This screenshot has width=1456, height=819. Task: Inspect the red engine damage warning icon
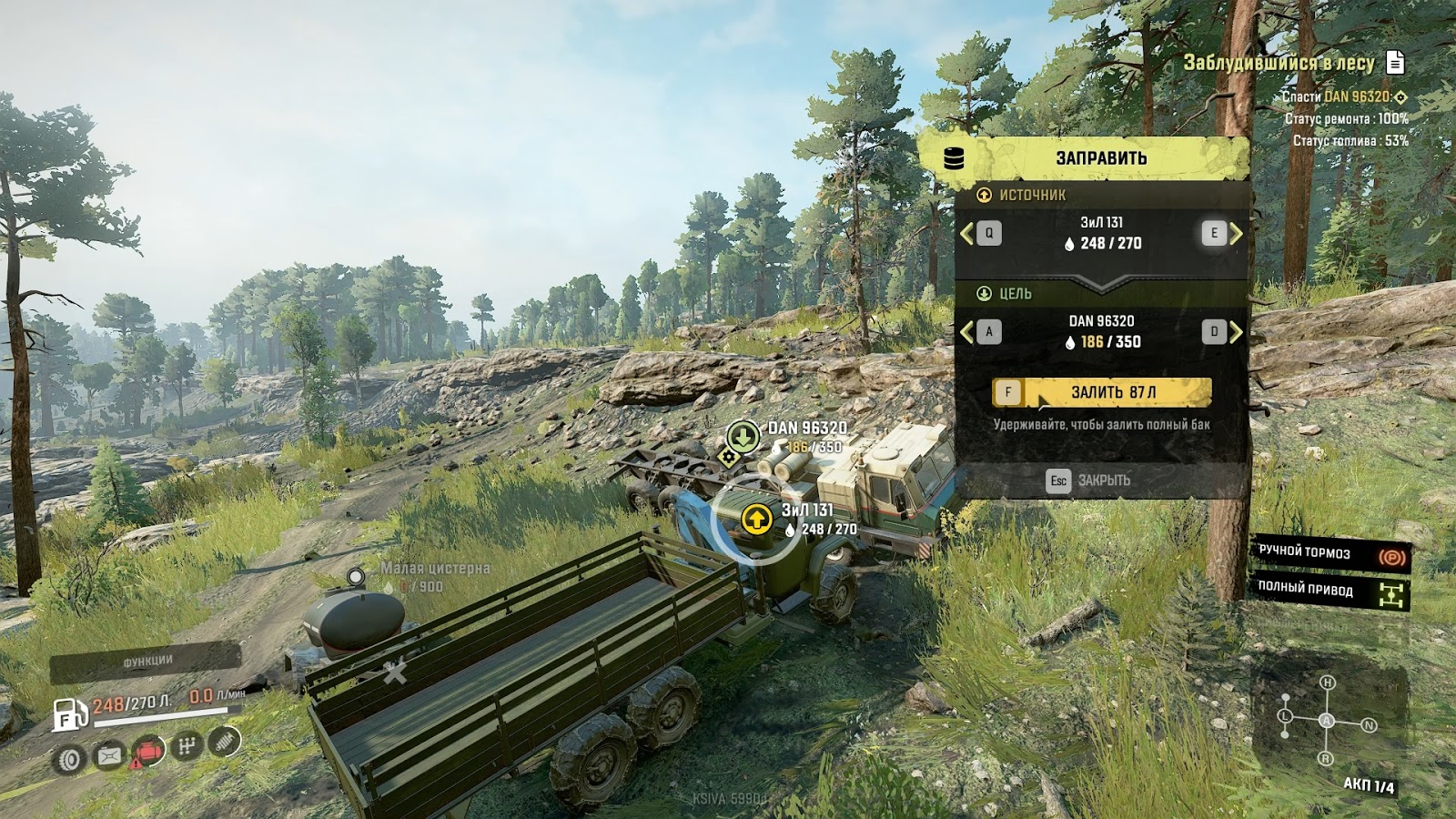147,752
